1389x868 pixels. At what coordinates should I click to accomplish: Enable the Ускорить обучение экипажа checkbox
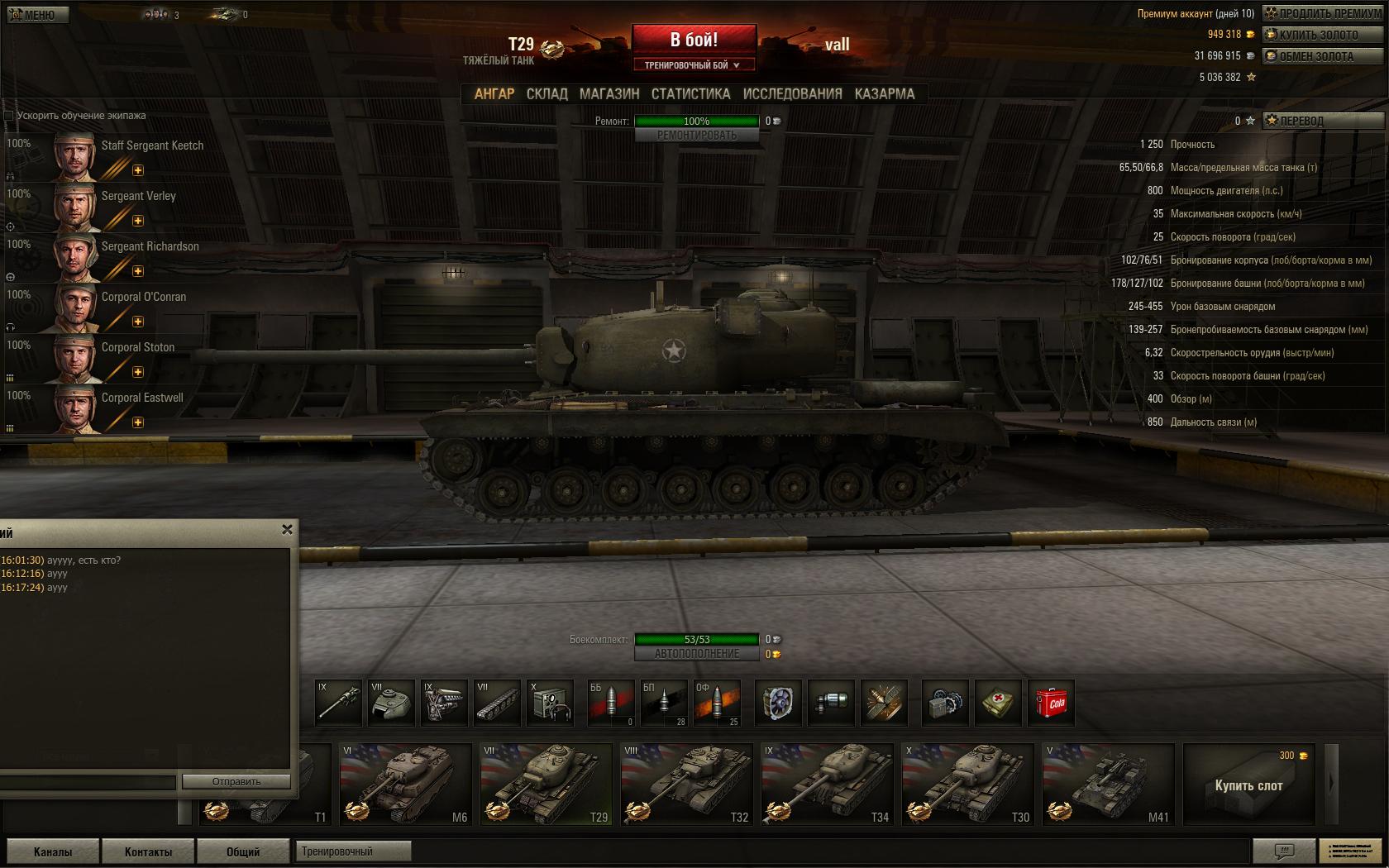click(x=8, y=116)
